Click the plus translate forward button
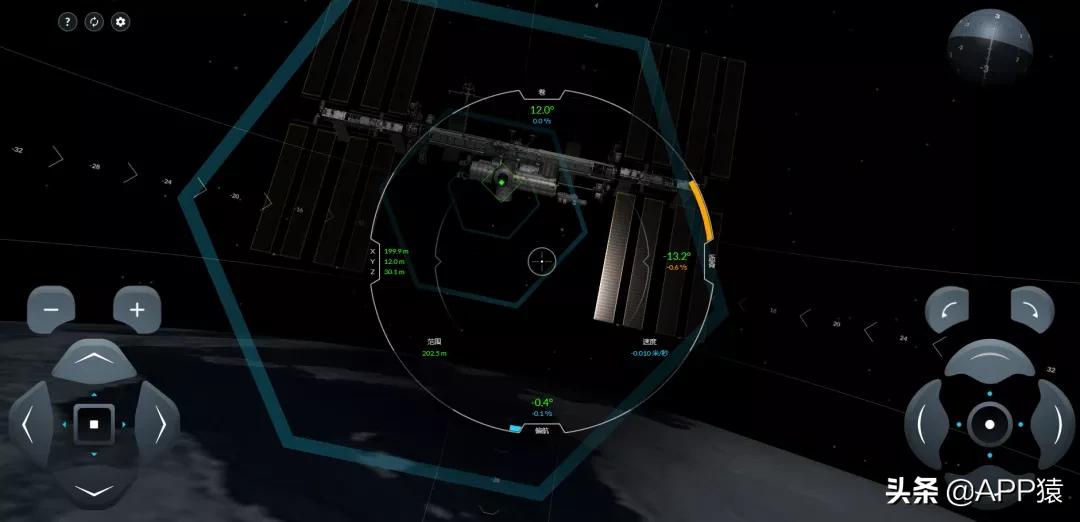The width and height of the screenshot is (1080, 522). [x=137, y=310]
